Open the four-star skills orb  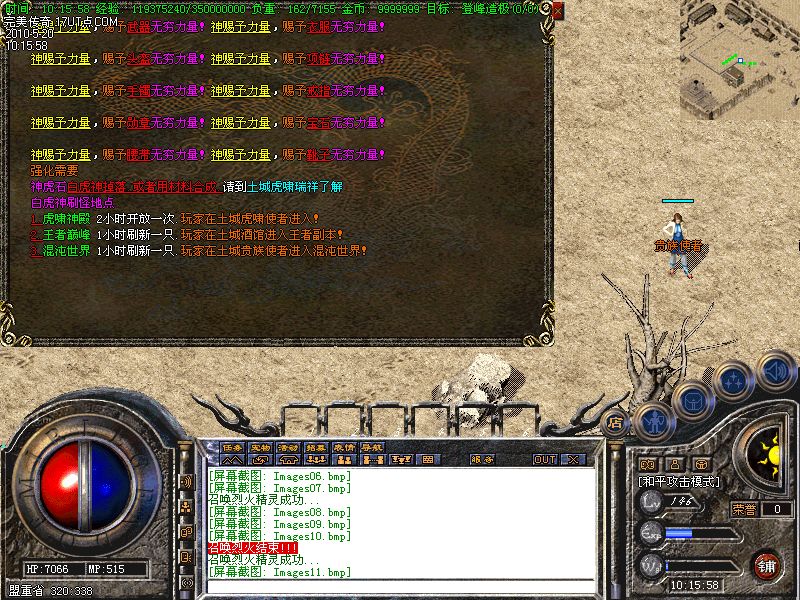733,381
